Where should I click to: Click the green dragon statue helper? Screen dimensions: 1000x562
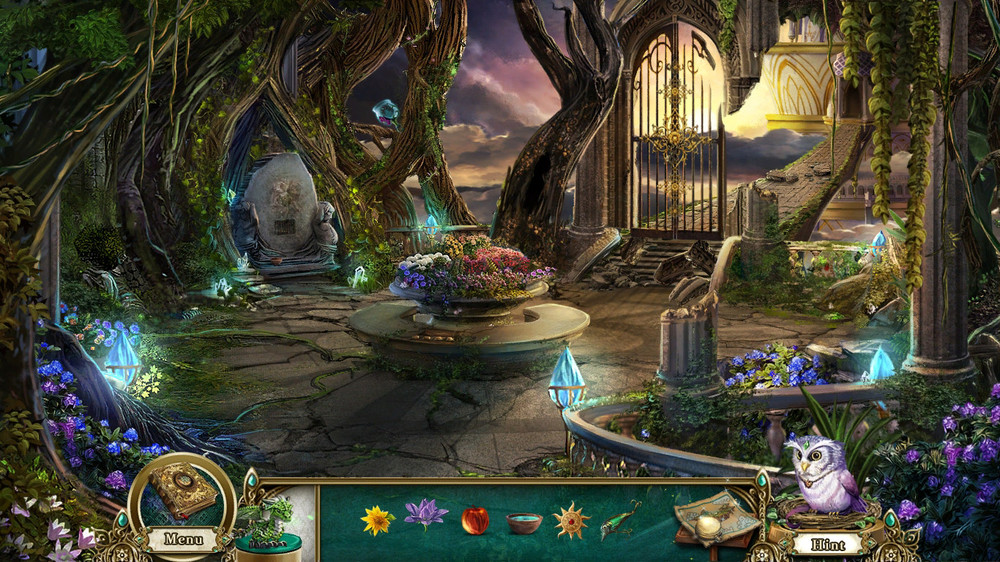pos(268,517)
